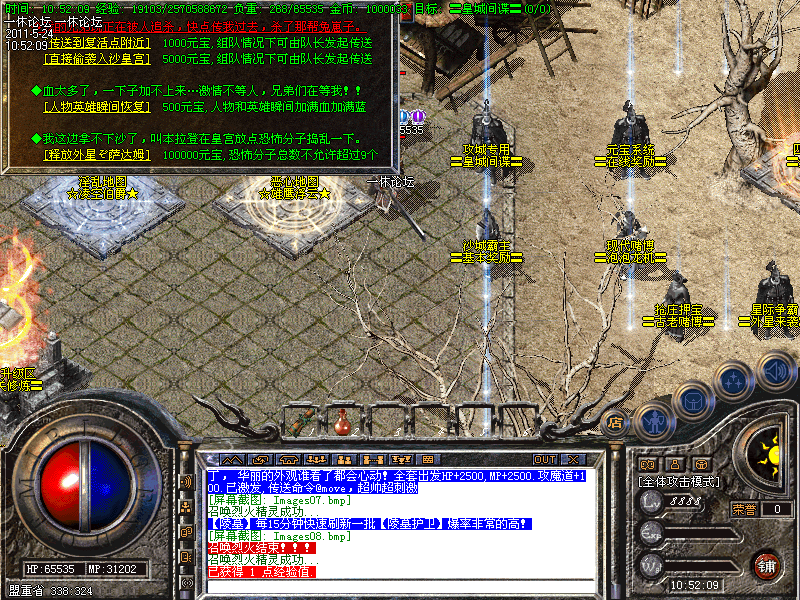The width and height of the screenshot is (800, 600).
Task: Click the small person icon above attack mode
Action: coord(673,465)
